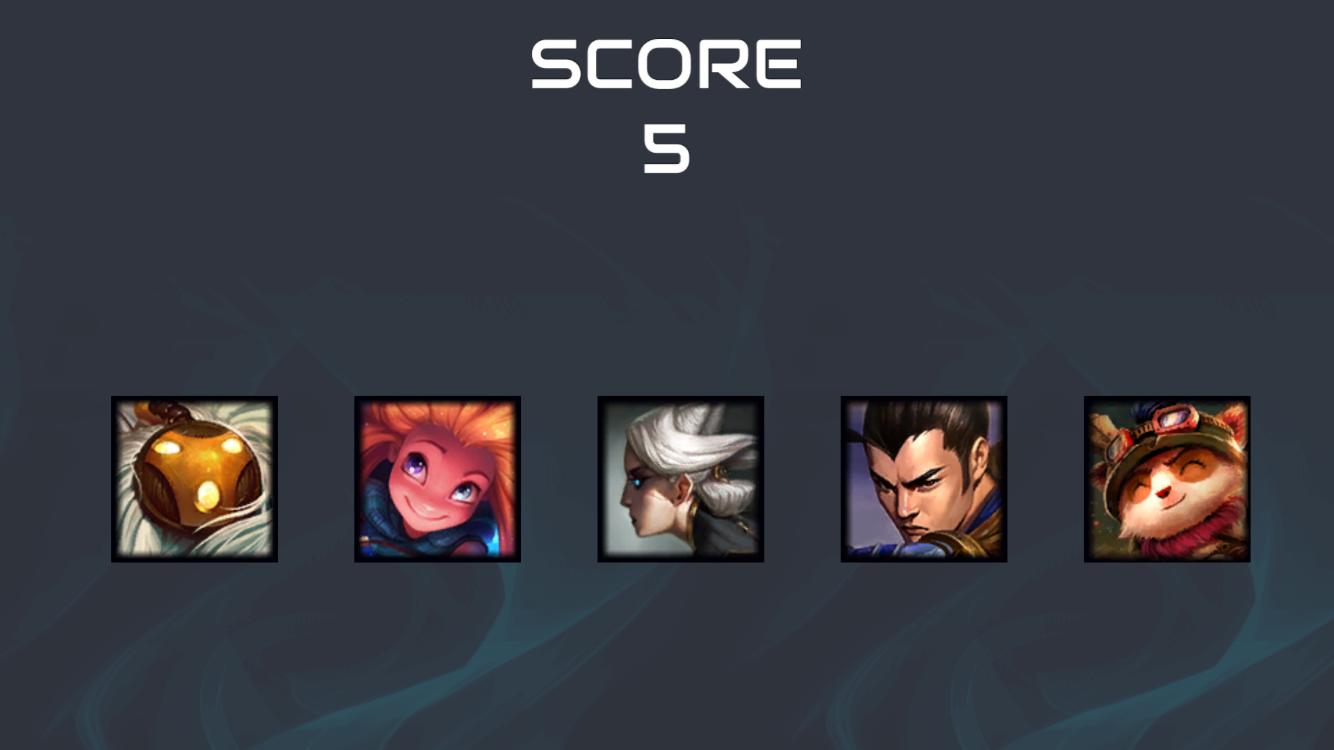Click the smiling orange-haired champion
The image size is (1334, 750).
coord(437,479)
